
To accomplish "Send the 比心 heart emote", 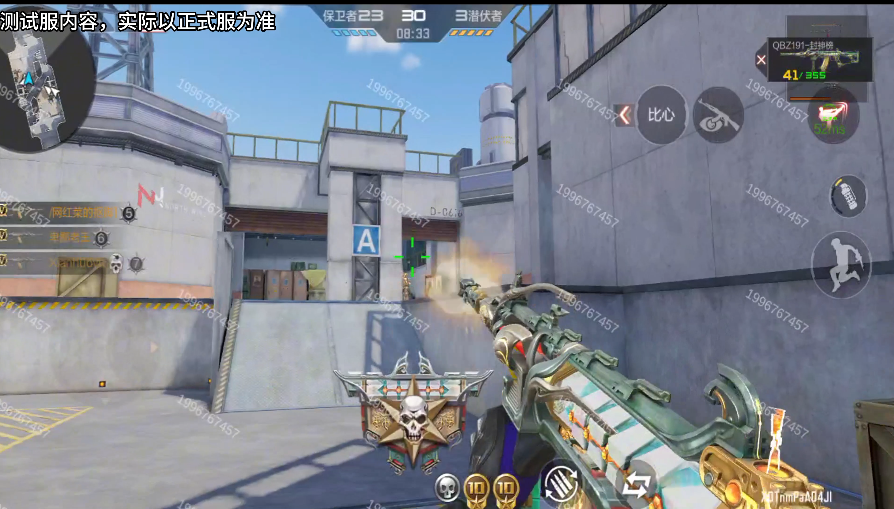I will 661,115.
